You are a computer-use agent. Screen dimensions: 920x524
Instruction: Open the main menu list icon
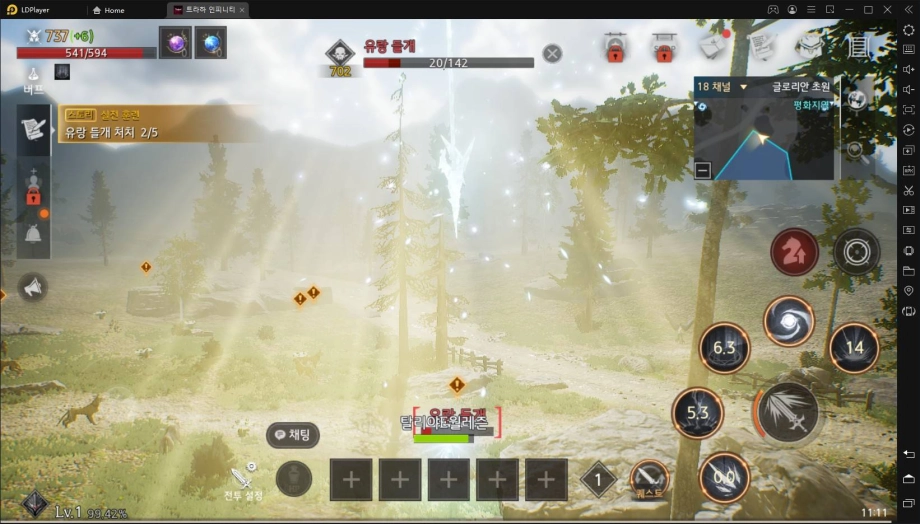[x=858, y=45]
